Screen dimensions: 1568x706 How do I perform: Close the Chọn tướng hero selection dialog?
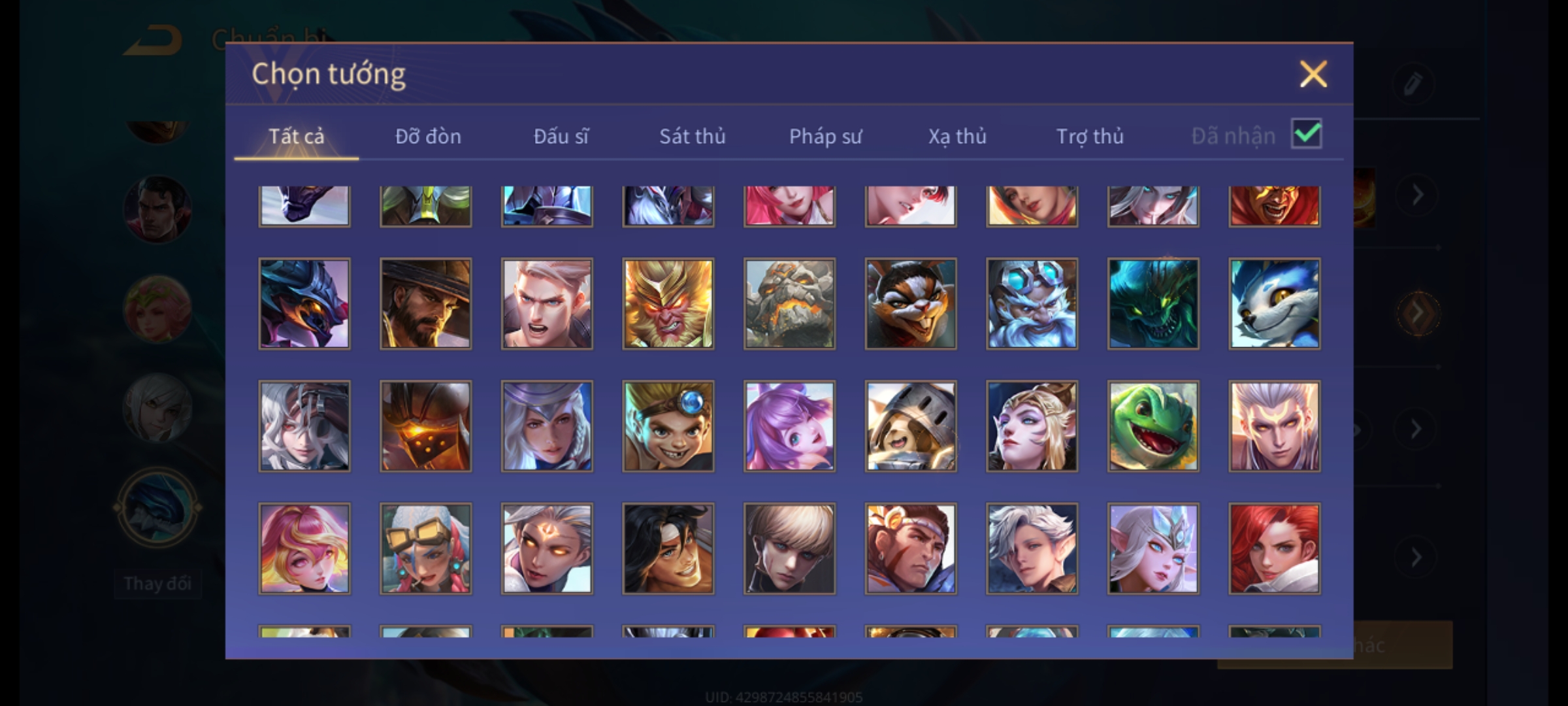coord(1313,74)
